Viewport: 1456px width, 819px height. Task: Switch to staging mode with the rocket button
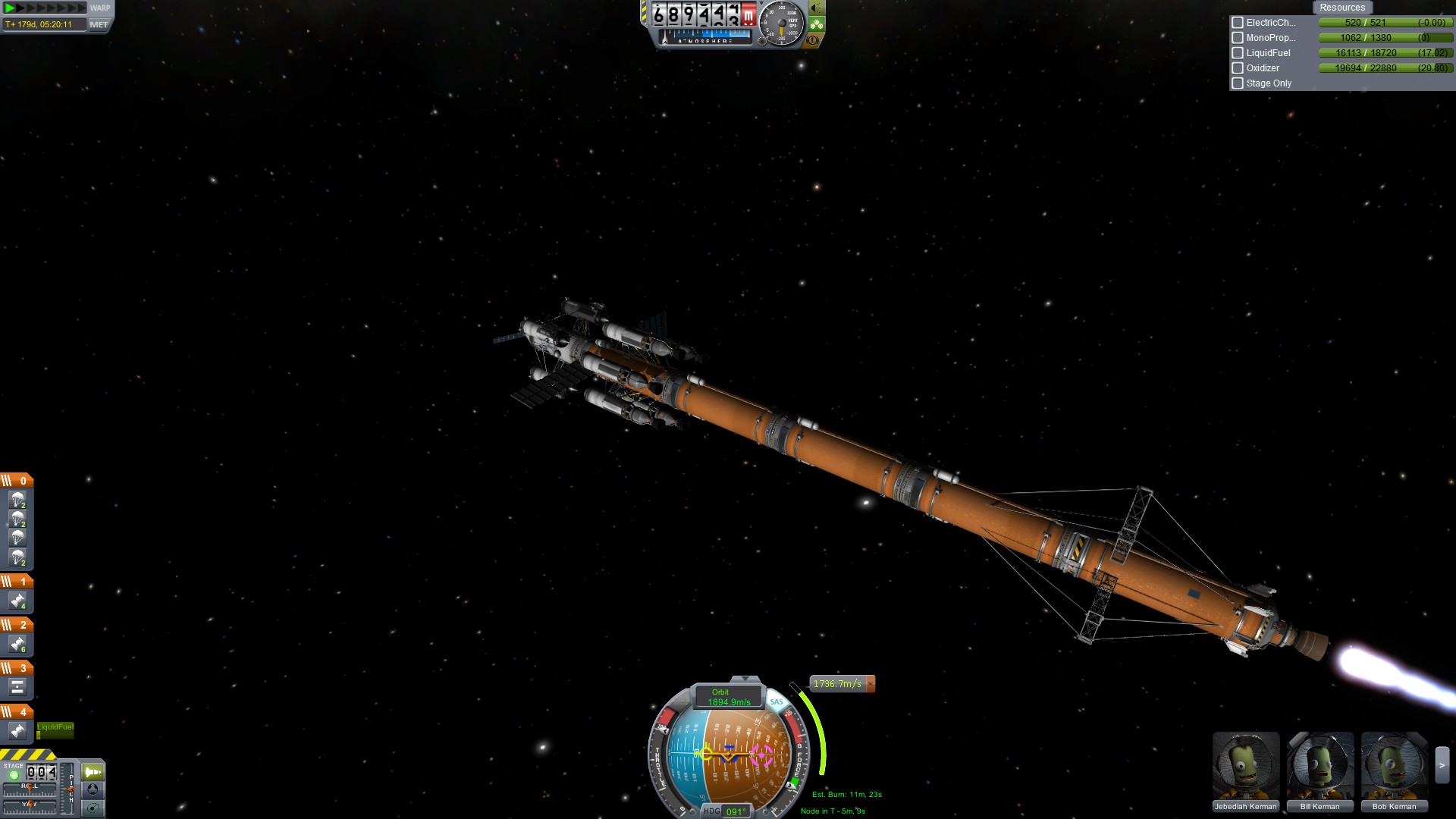coord(93,772)
